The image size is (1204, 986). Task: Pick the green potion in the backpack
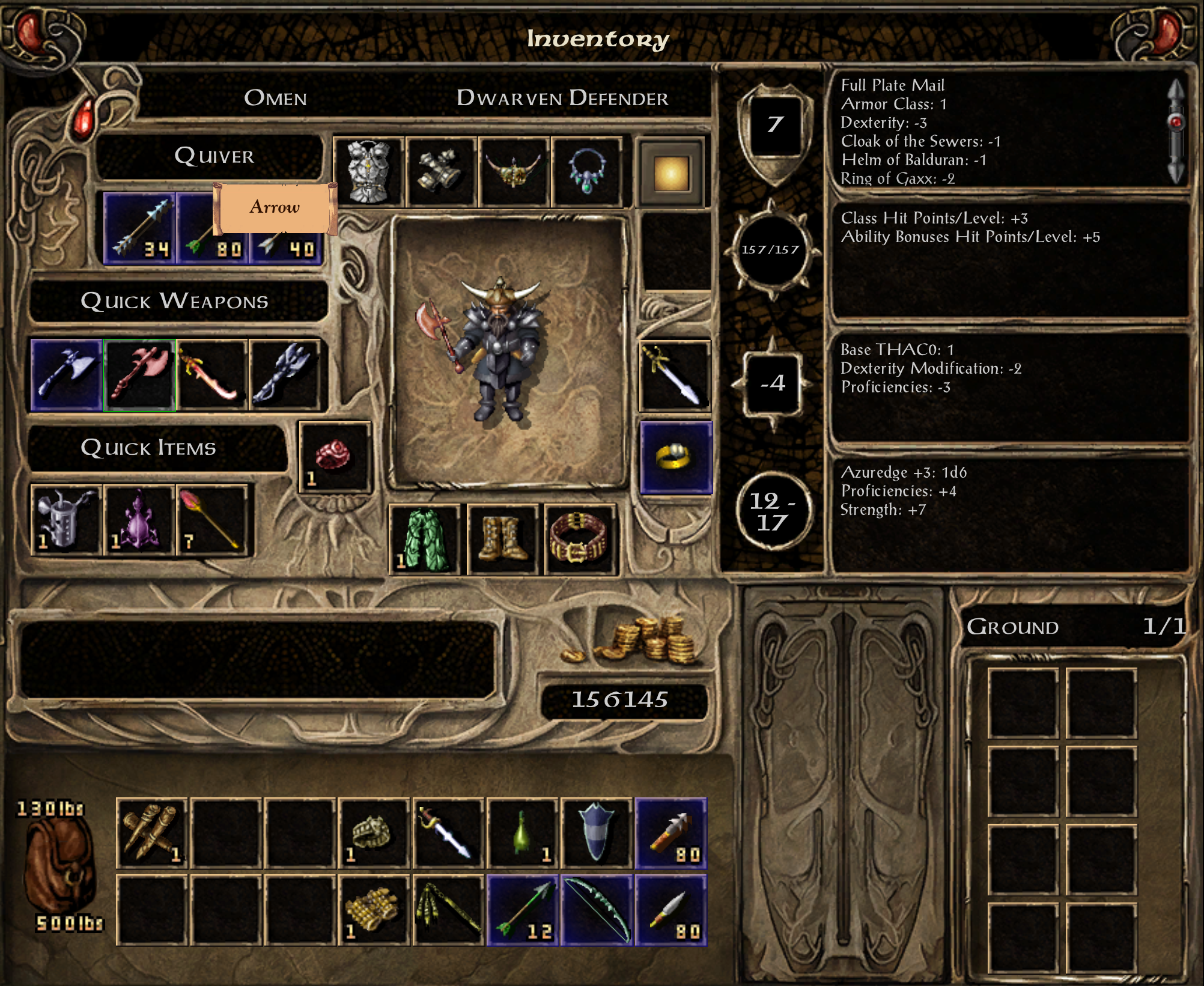coord(523,833)
